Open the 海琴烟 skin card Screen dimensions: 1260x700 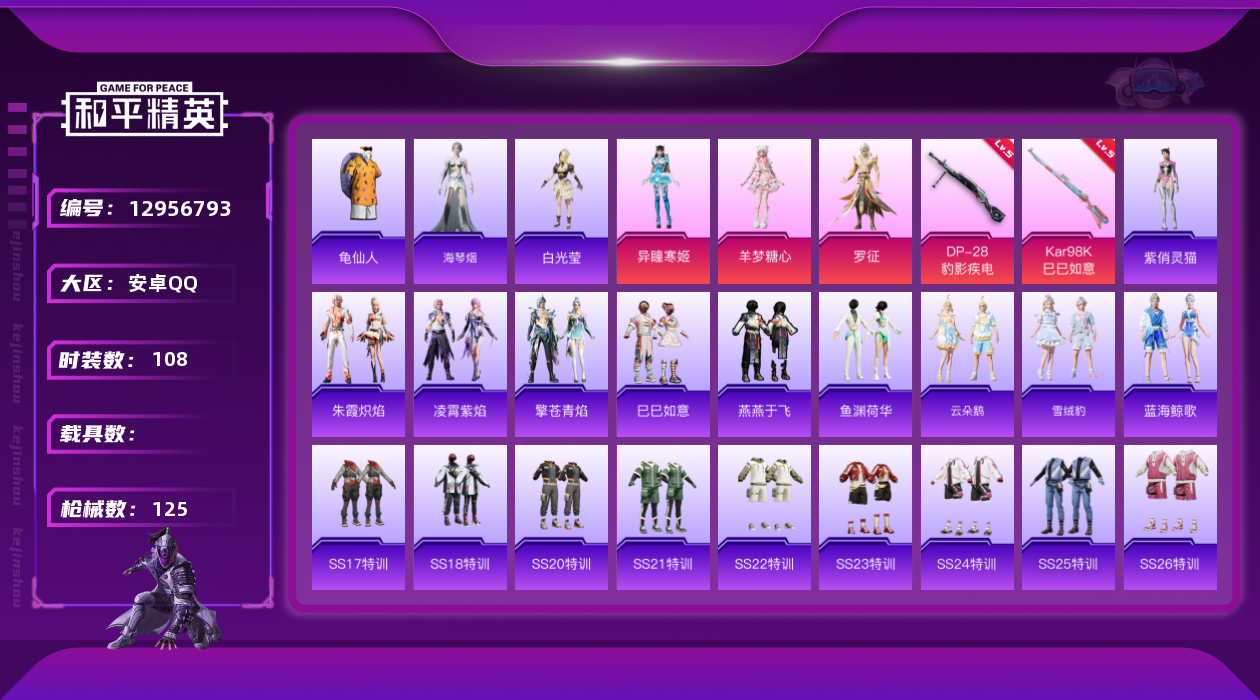tap(460, 210)
